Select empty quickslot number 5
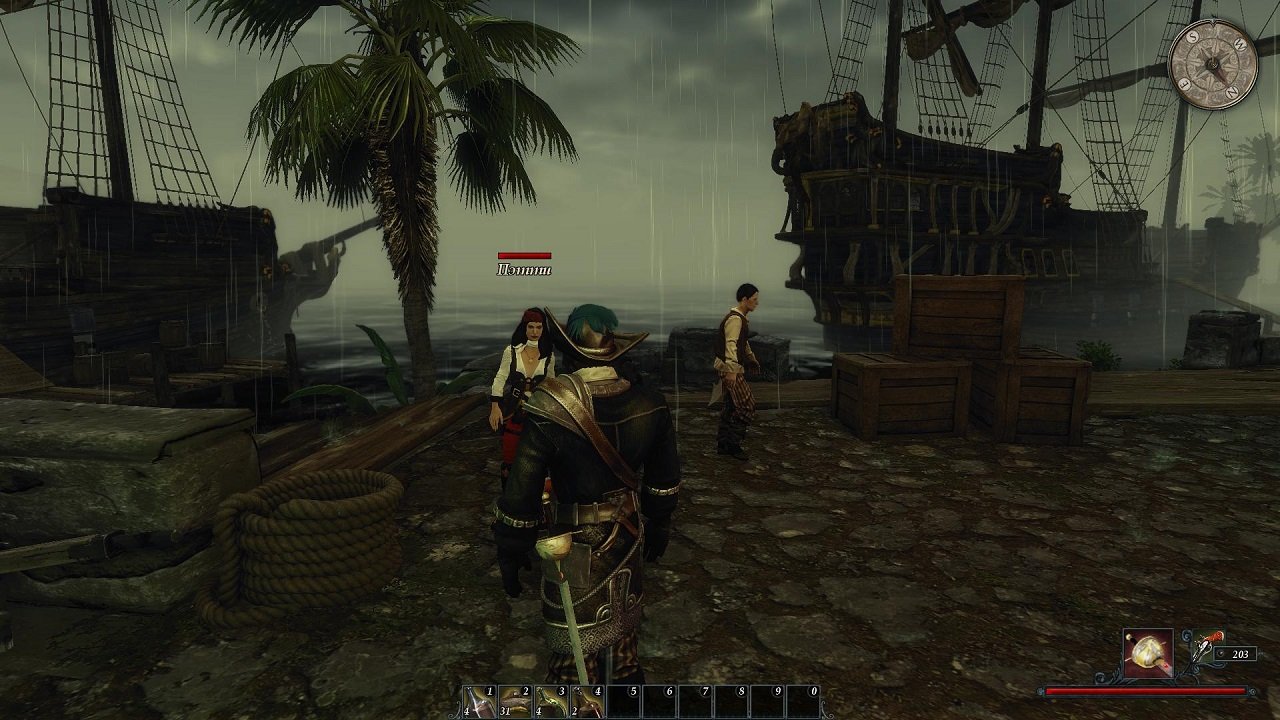1280x720 pixels. [623, 700]
